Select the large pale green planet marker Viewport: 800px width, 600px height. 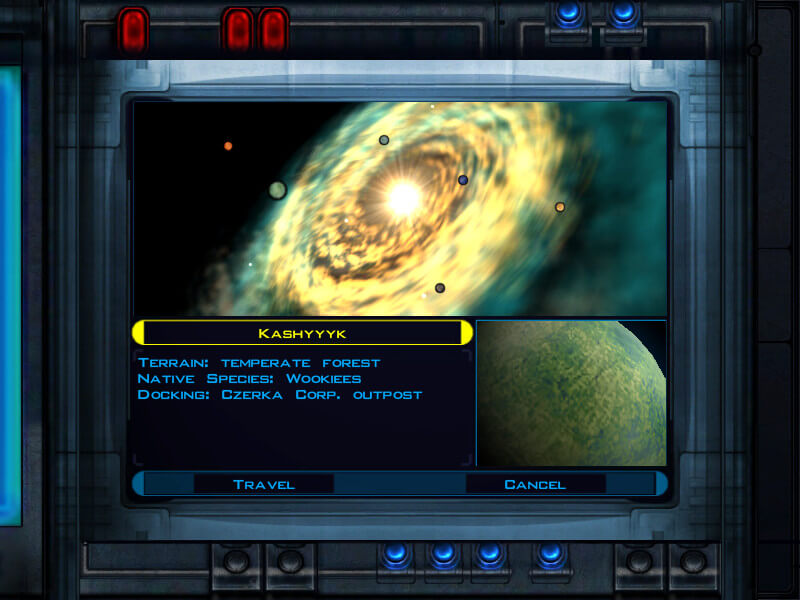click(278, 190)
